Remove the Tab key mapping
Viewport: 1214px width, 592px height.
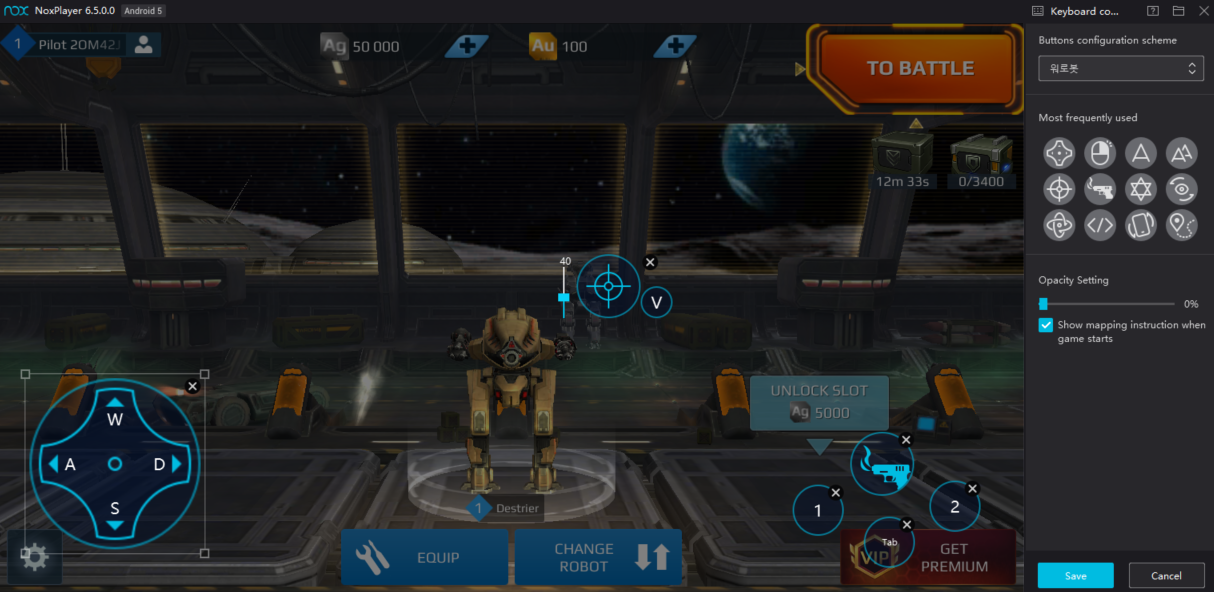coord(907,525)
